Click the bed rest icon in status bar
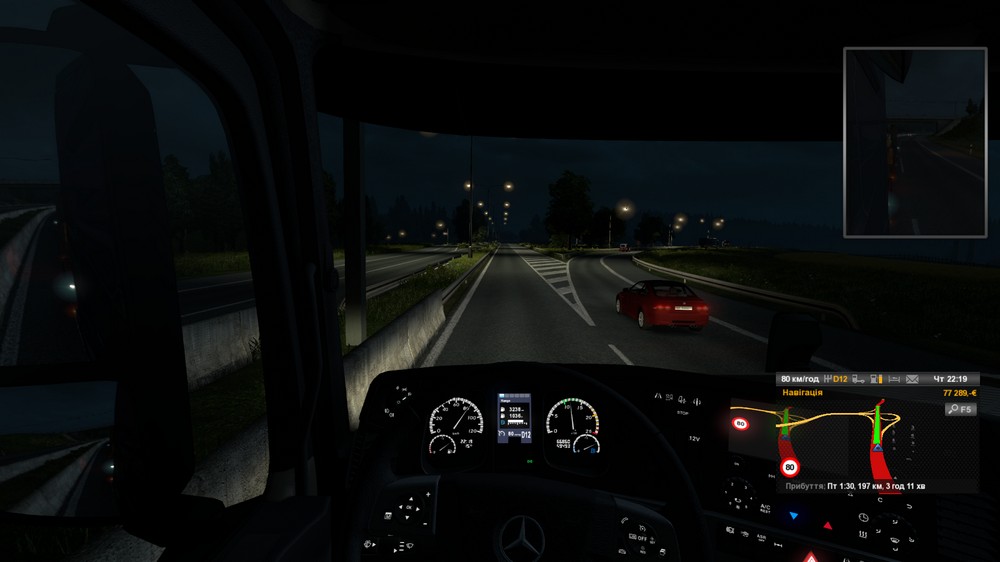Screen dimensions: 1000x562 [x=893, y=379]
